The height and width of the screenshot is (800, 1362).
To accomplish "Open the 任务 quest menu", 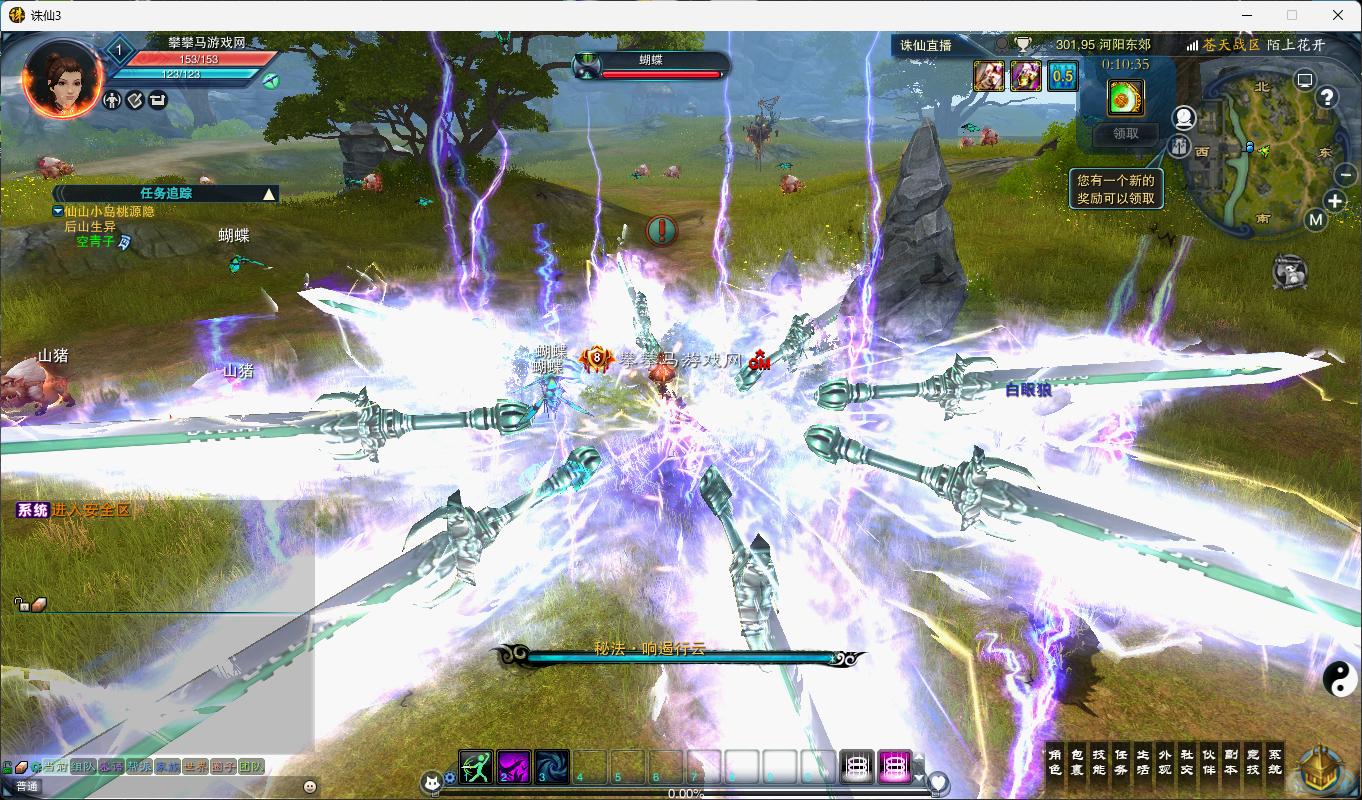I will coord(1121,761).
